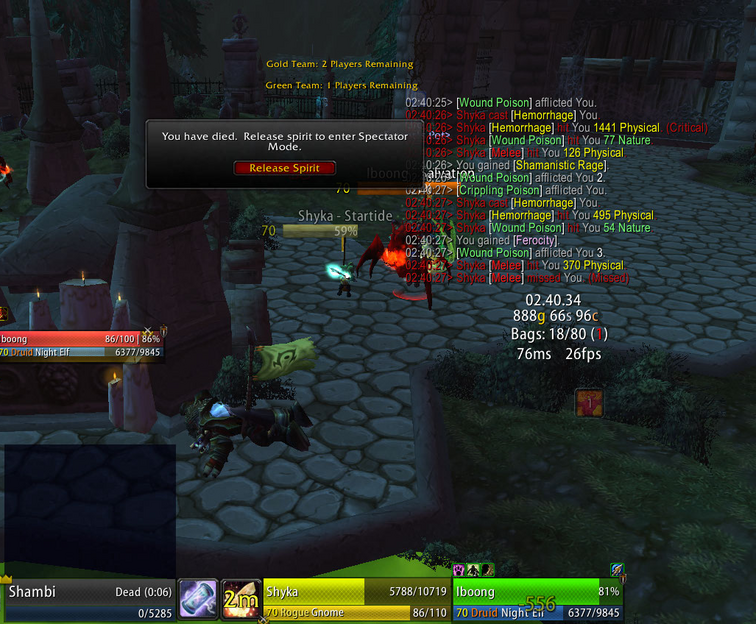Select the Shambi player unit frame
The height and width of the screenshot is (624, 756).
coord(88,601)
